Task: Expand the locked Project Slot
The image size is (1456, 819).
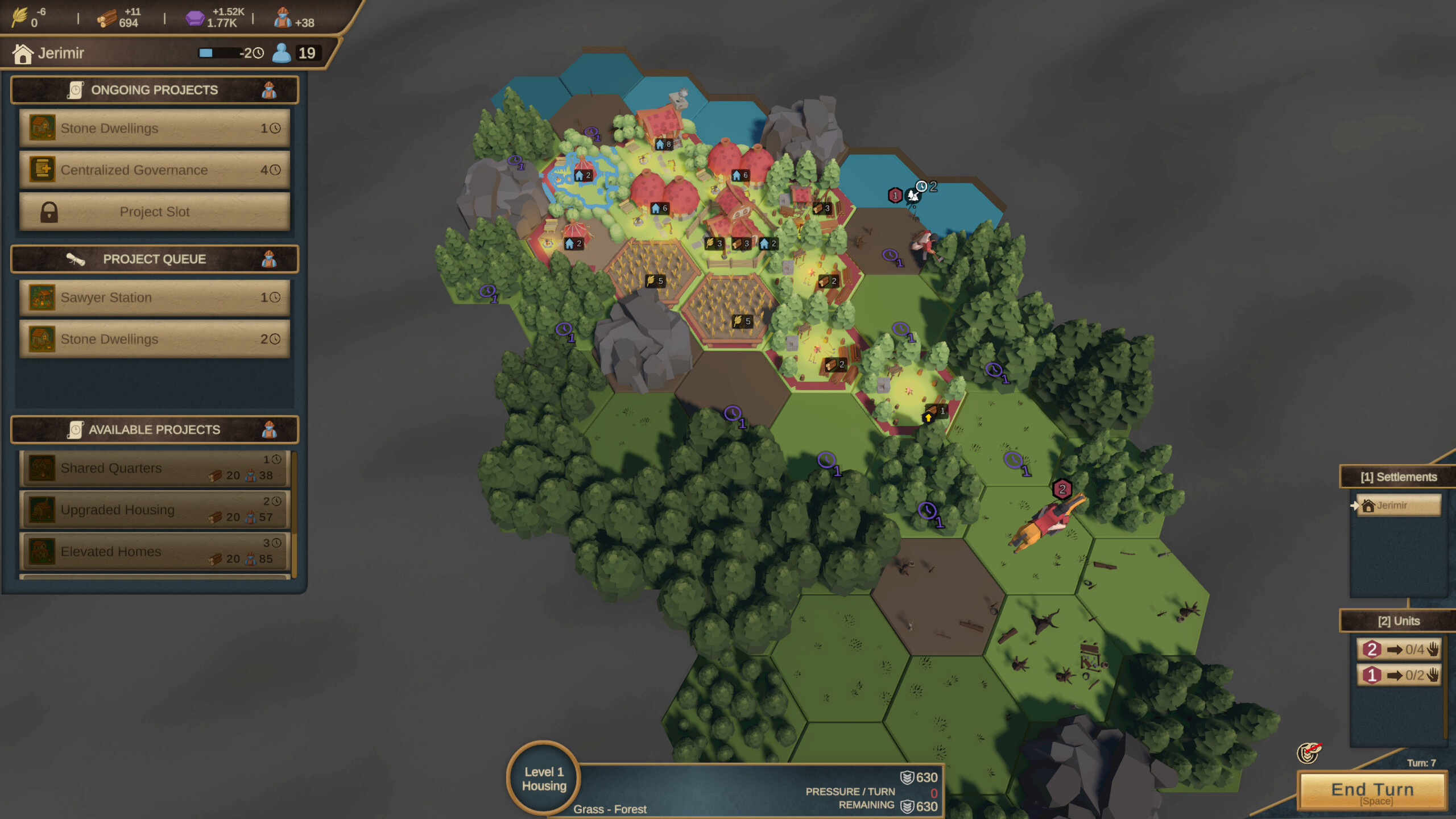Action: [154, 211]
